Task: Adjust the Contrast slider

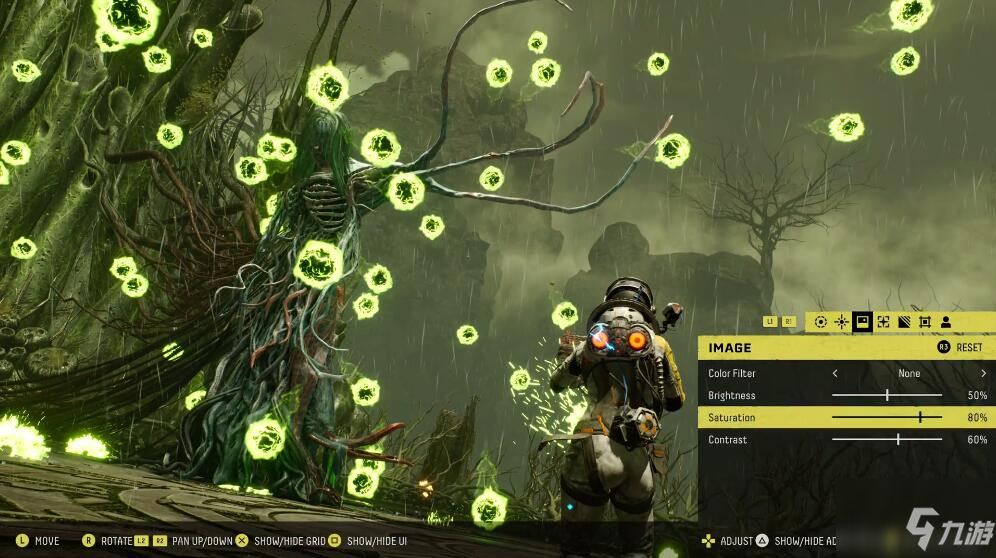Action: click(x=898, y=440)
